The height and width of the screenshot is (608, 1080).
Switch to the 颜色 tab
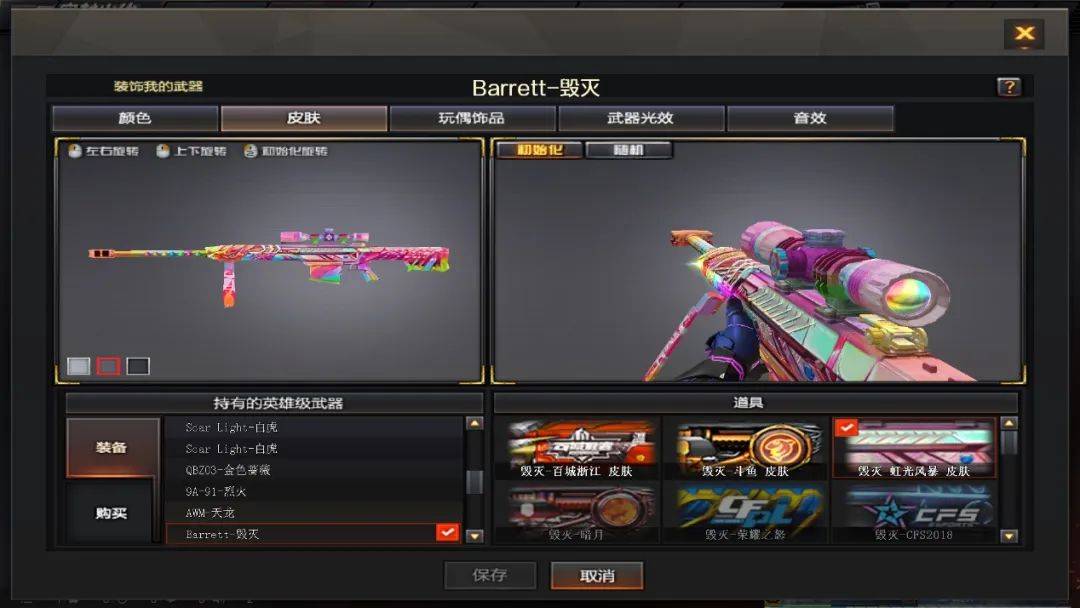135,118
